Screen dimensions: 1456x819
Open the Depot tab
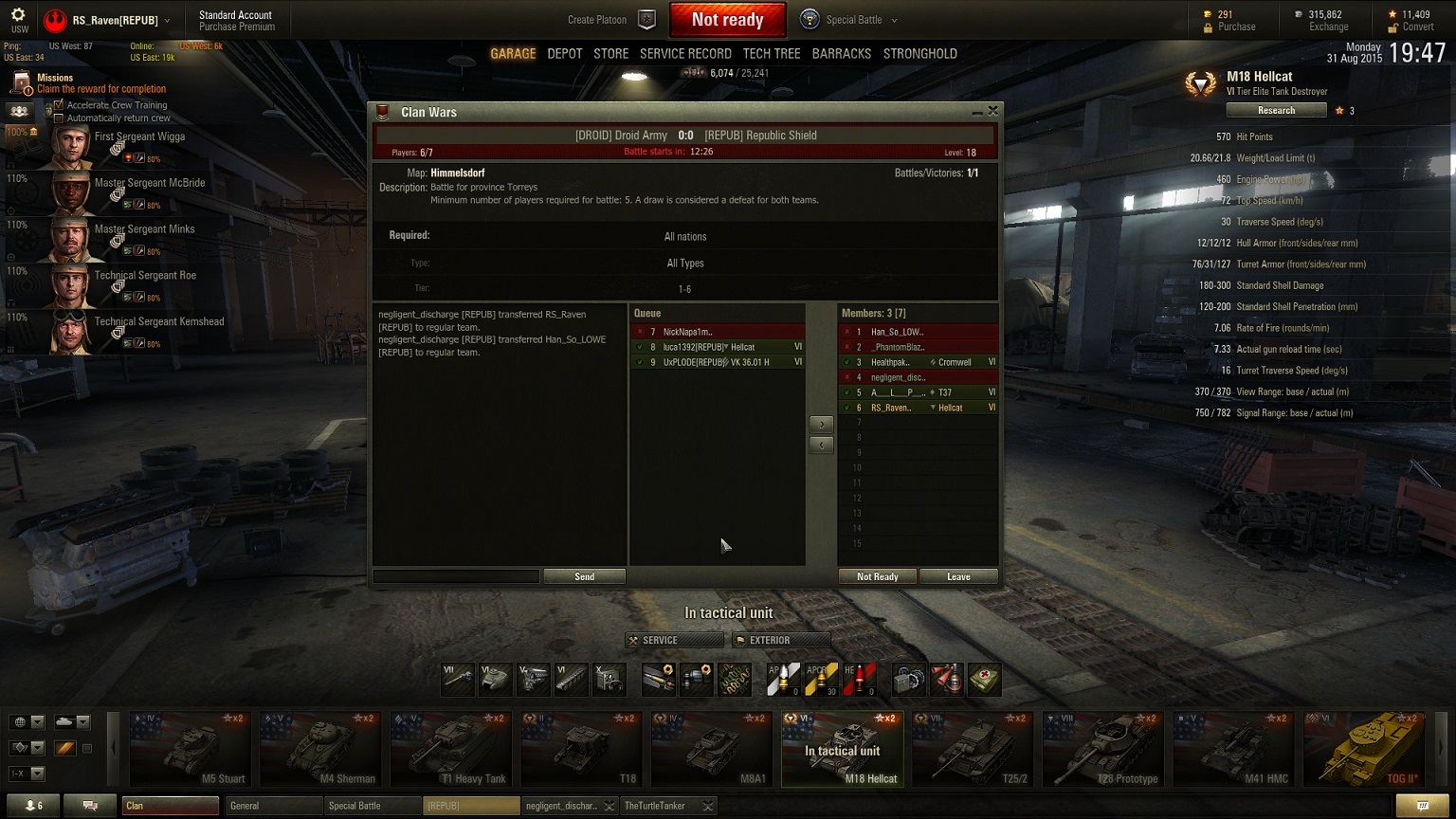point(564,54)
